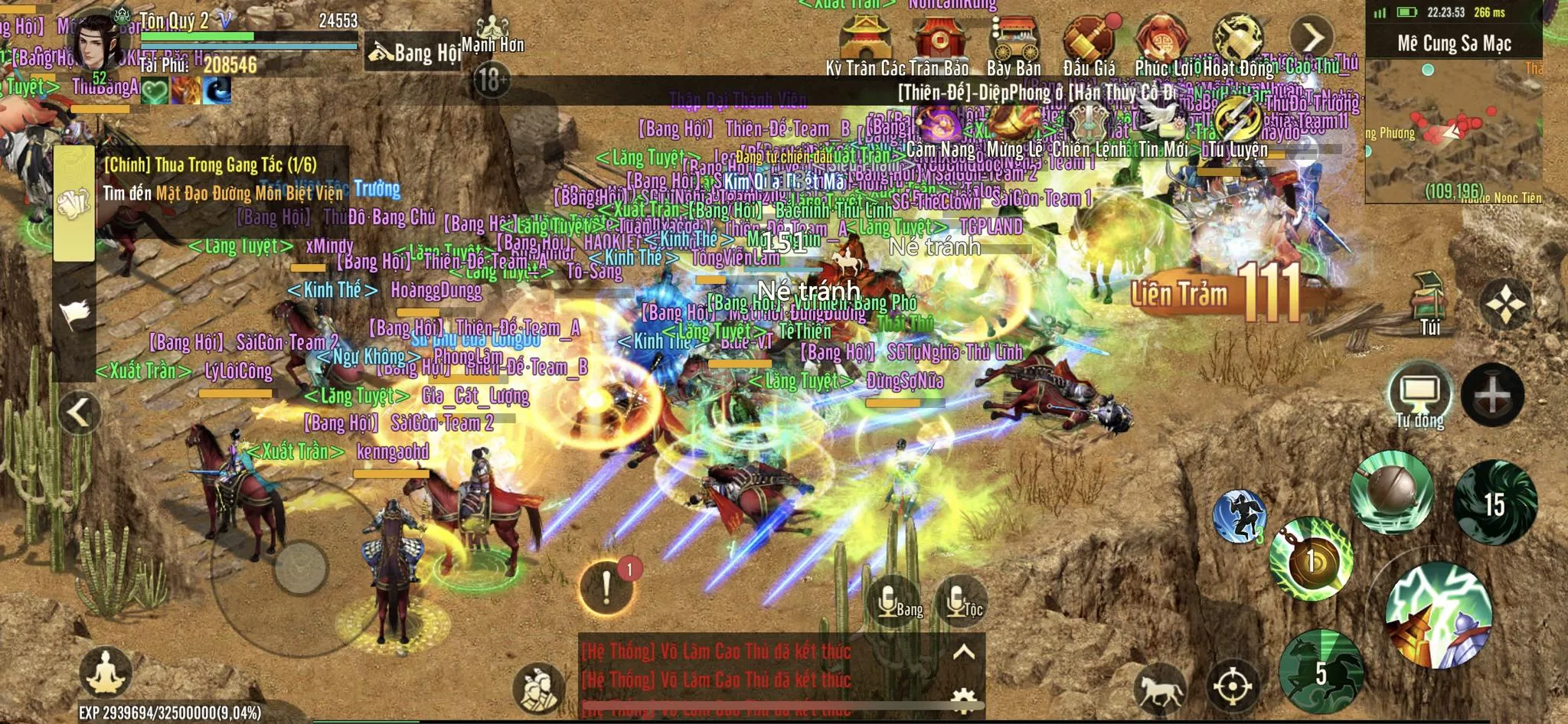1568x724 pixels.
Task: Open the Túi inventory bag
Action: click(x=1429, y=302)
